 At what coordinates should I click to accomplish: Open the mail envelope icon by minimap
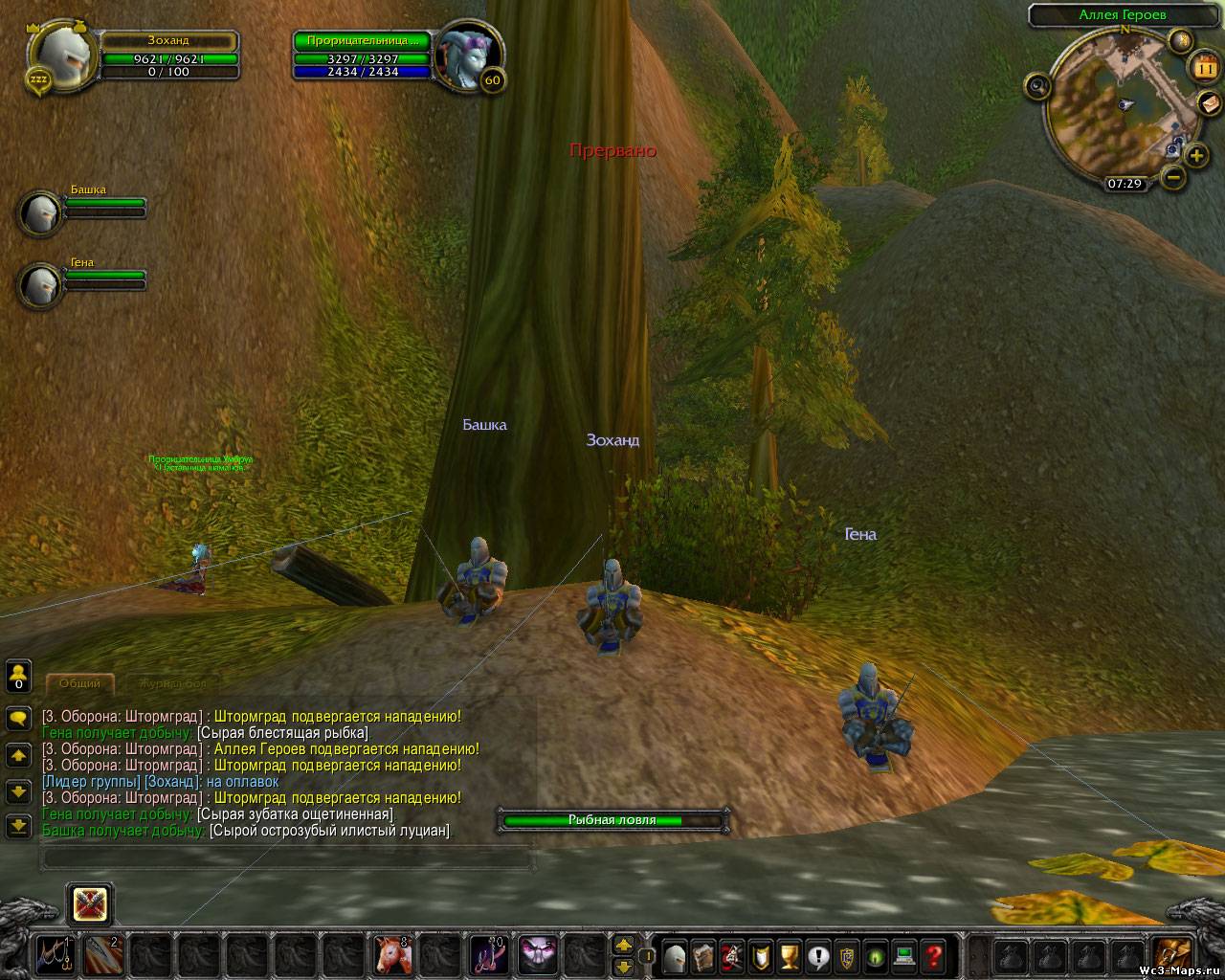[x=1210, y=102]
